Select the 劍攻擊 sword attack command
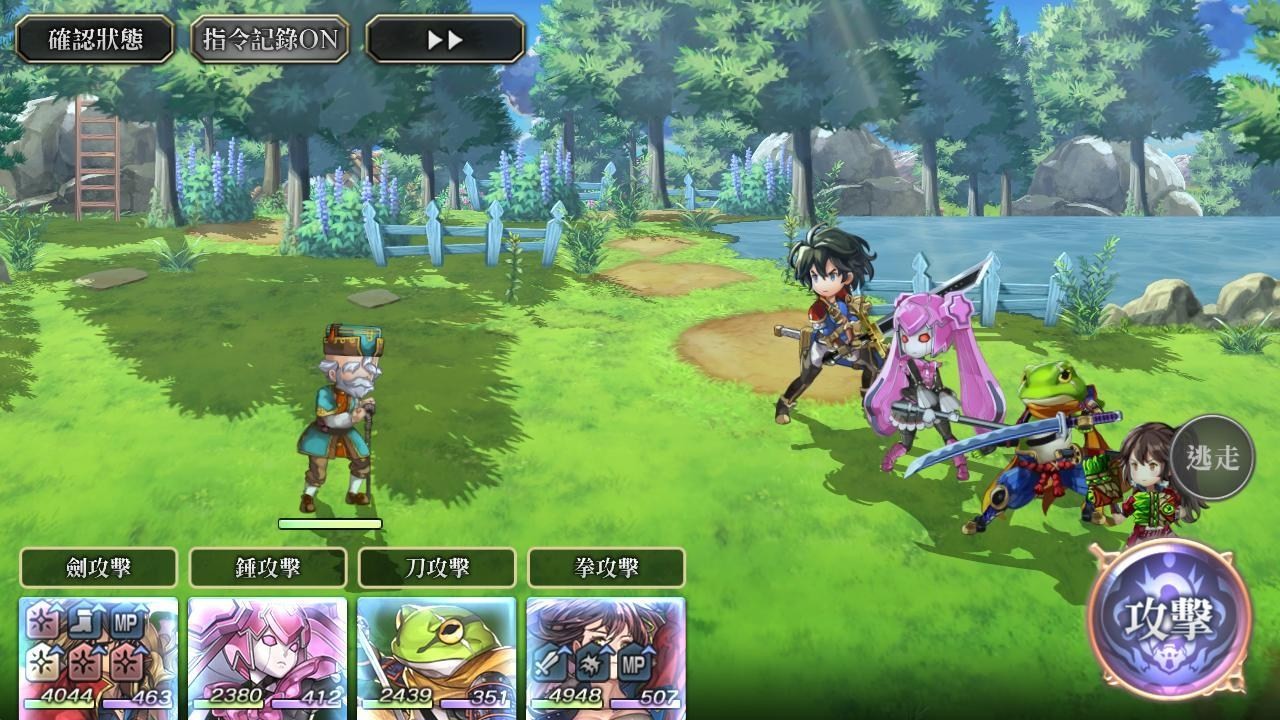This screenshot has height=720, width=1280. [x=99, y=568]
